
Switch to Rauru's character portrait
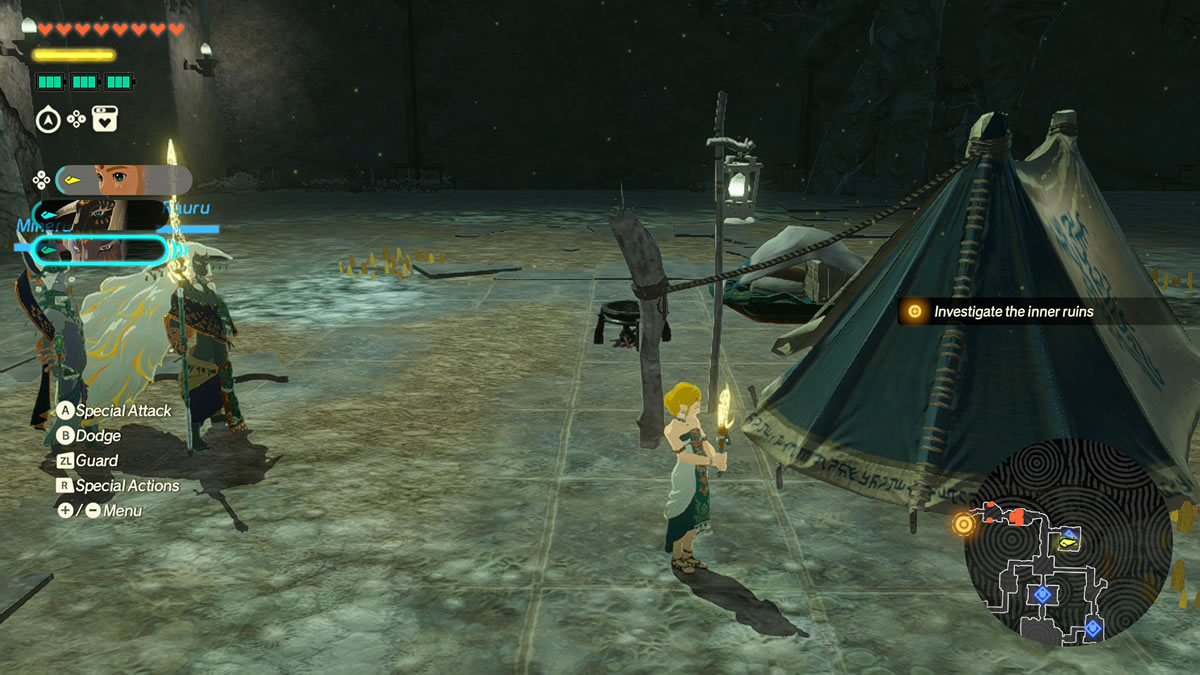pos(100,214)
